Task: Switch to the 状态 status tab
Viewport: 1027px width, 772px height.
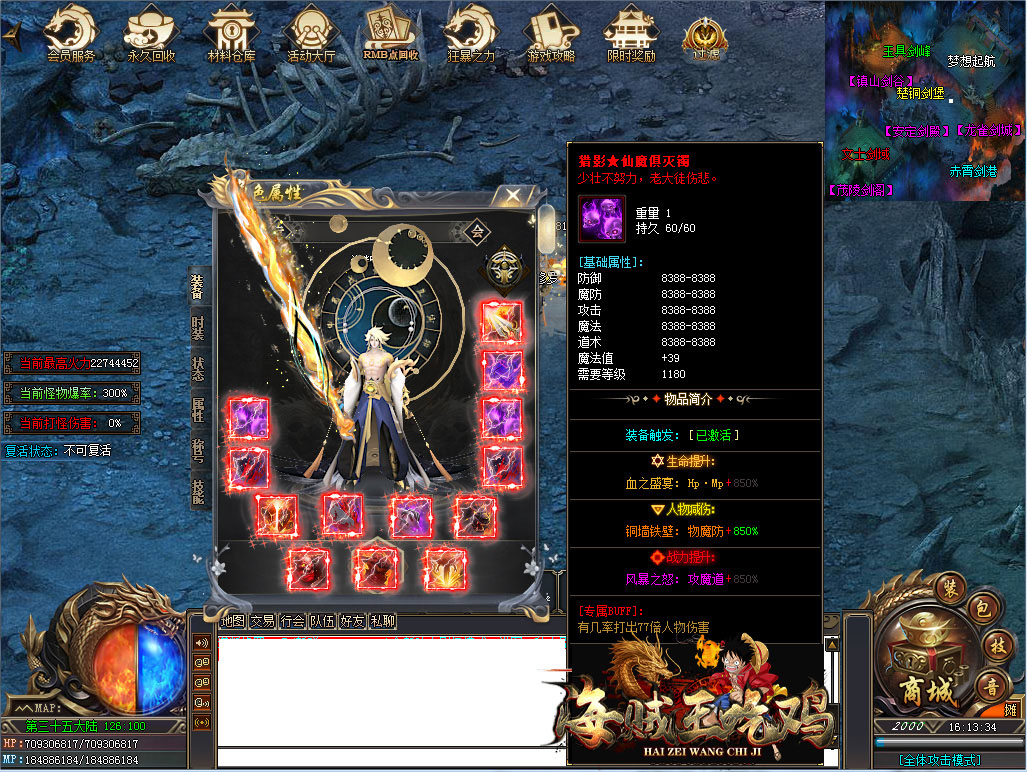Action: (198, 368)
